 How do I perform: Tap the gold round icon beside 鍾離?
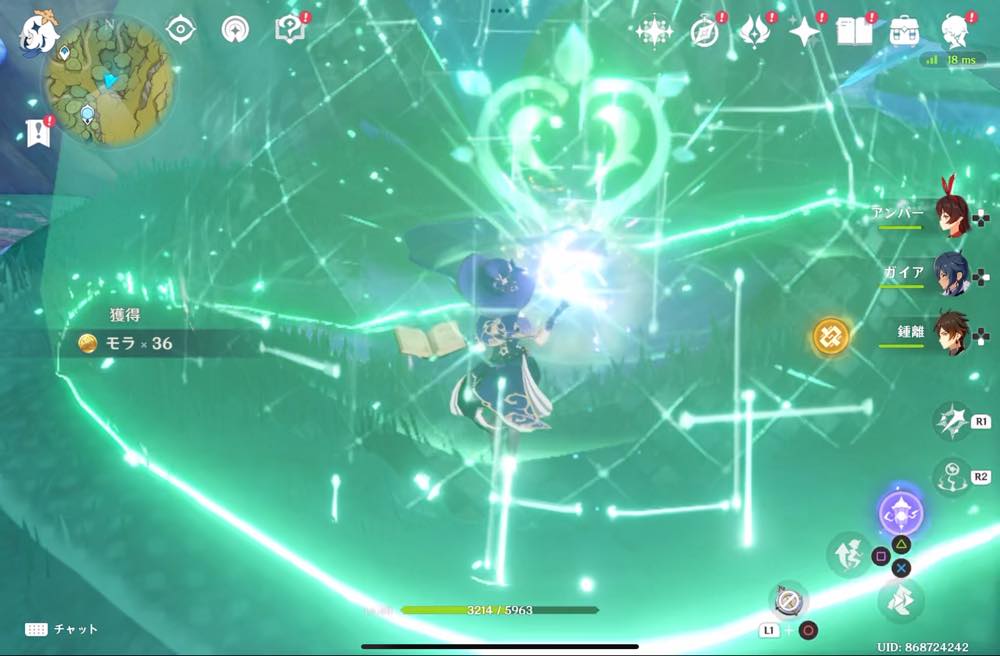[830, 337]
